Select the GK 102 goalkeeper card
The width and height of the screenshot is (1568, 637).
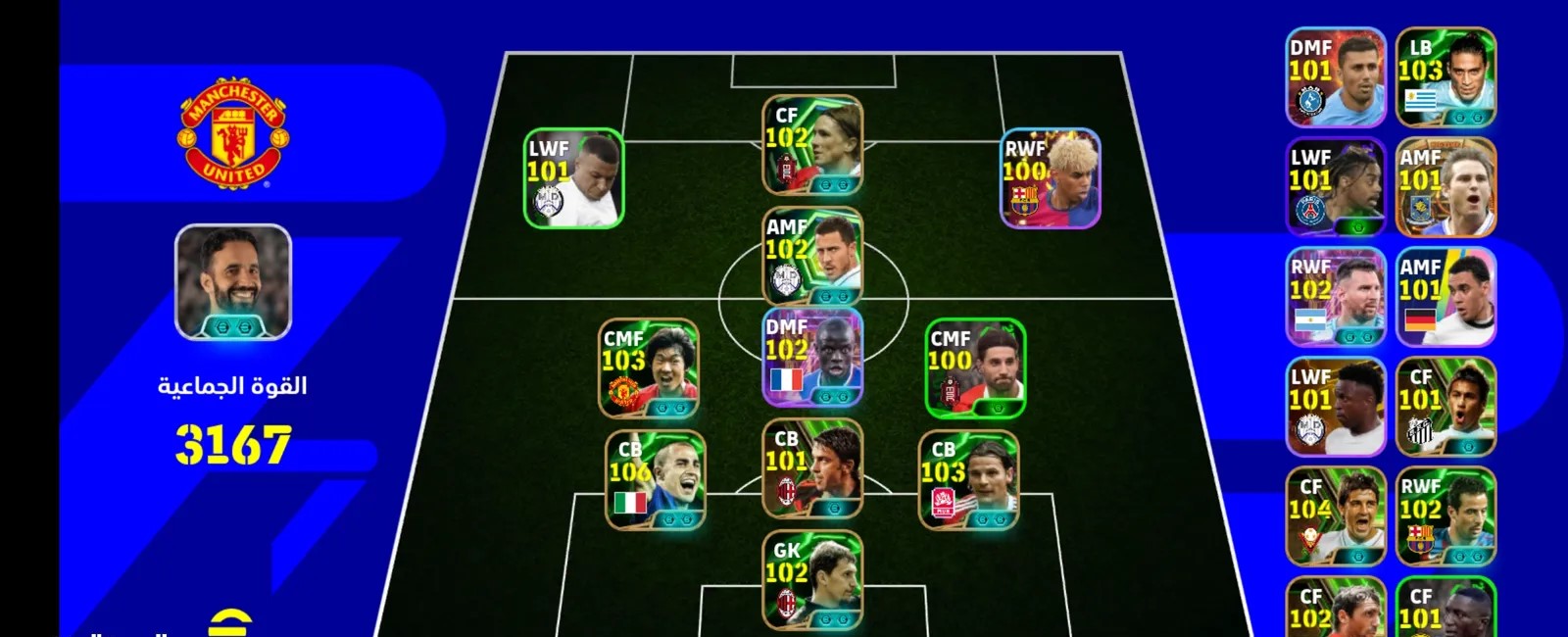pos(812,580)
